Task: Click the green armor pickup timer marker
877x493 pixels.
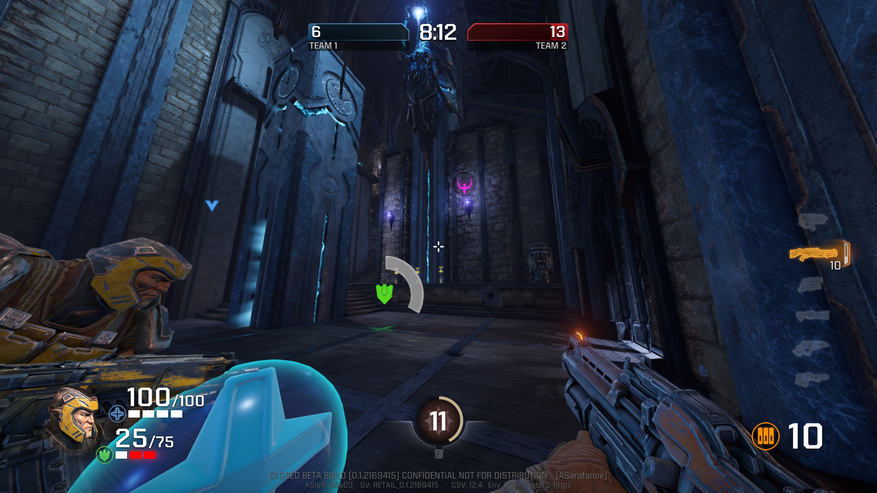Action: [384, 292]
